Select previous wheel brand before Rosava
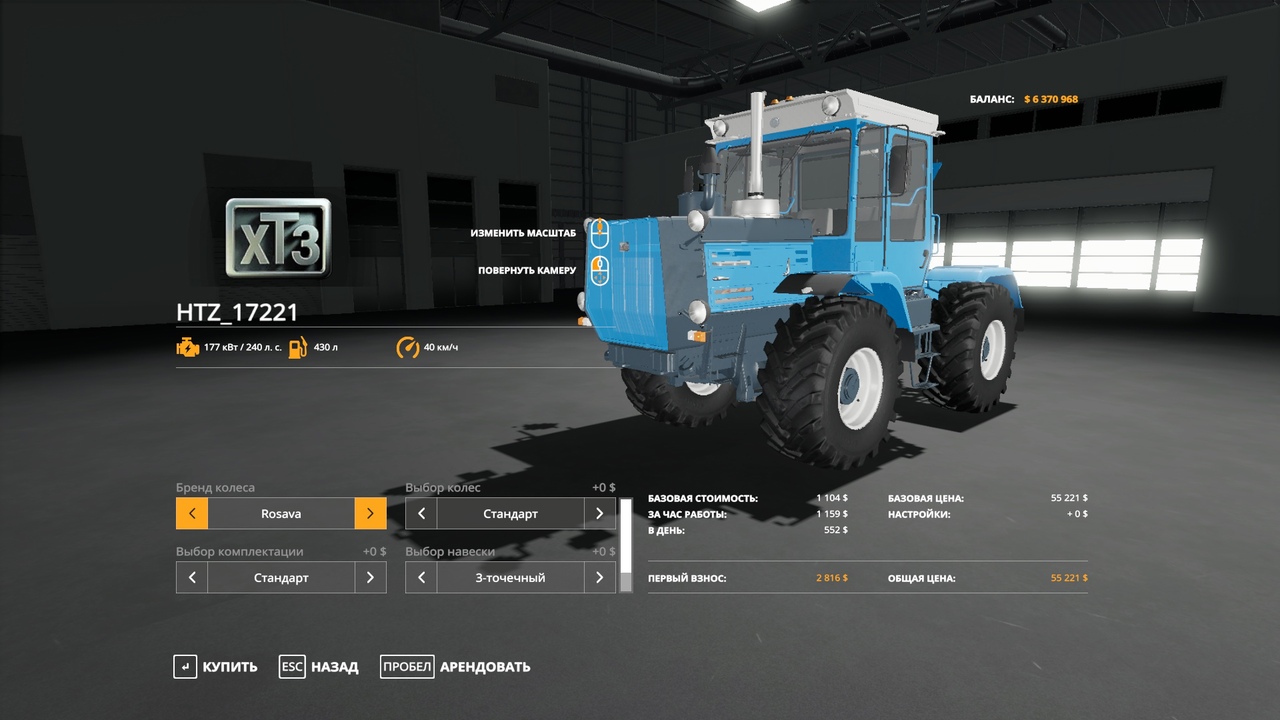The width and height of the screenshot is (1280, 720). 192,514
